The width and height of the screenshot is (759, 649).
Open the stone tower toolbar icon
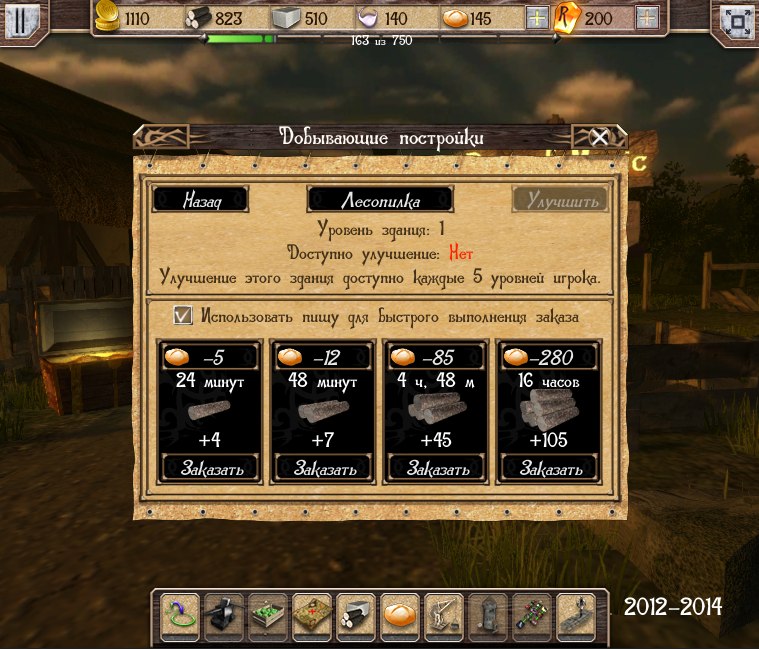(x=488, y=615)
